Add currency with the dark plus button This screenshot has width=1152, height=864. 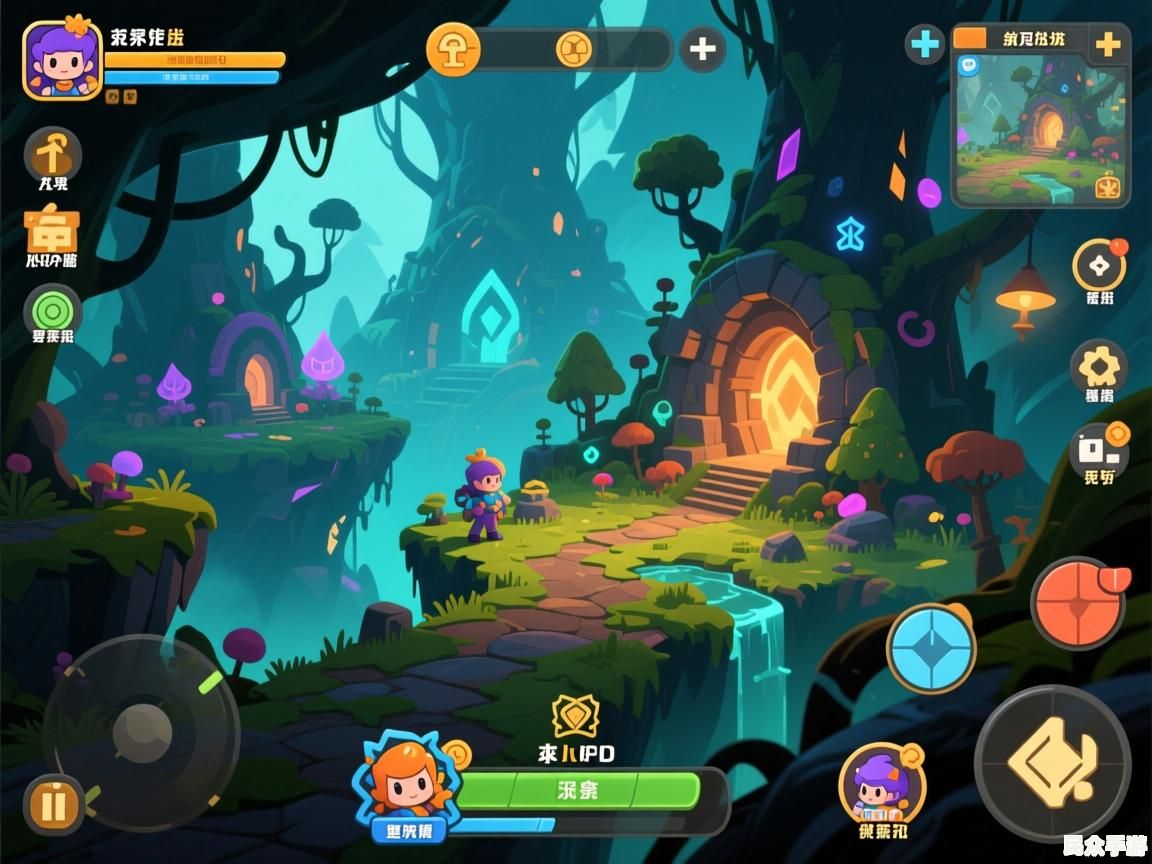click(702, 48)
